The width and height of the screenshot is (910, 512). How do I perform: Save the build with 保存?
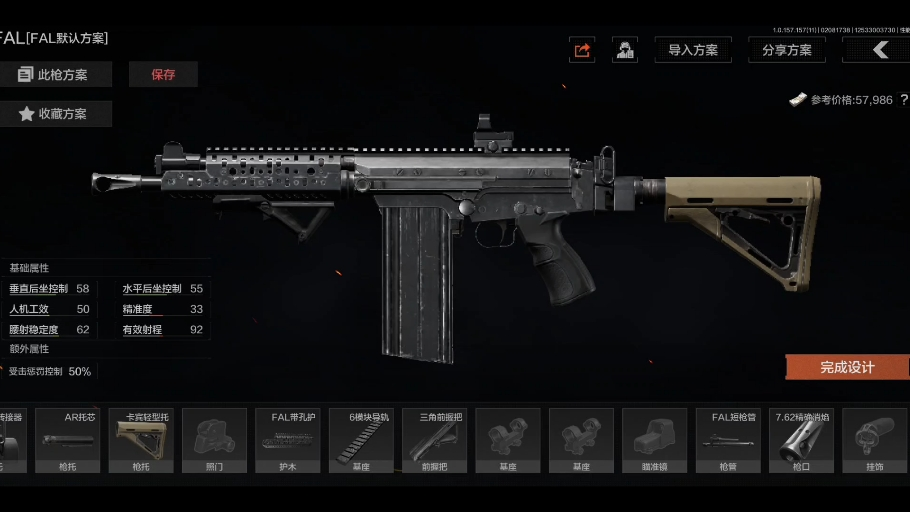point(163,75)
